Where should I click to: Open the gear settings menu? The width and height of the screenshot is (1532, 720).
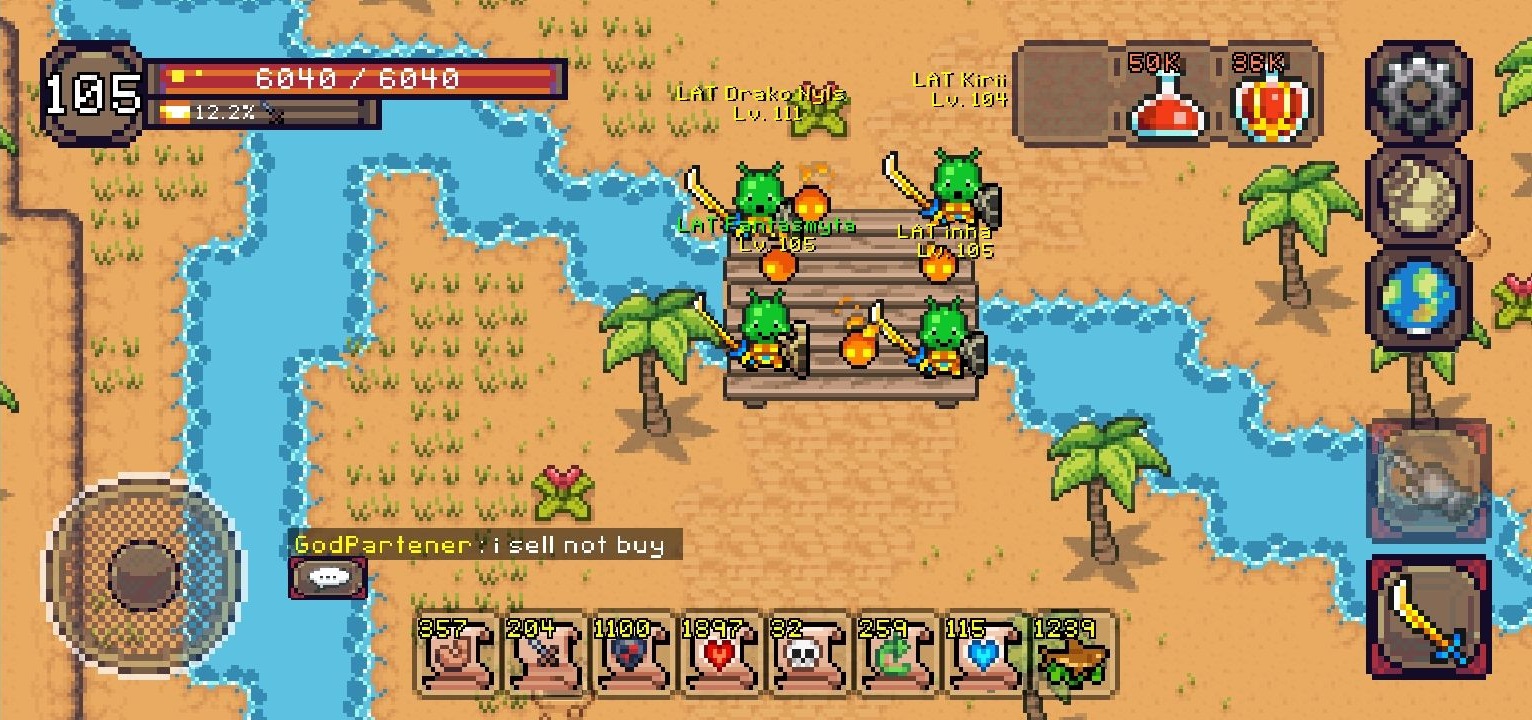(1418, 92)
